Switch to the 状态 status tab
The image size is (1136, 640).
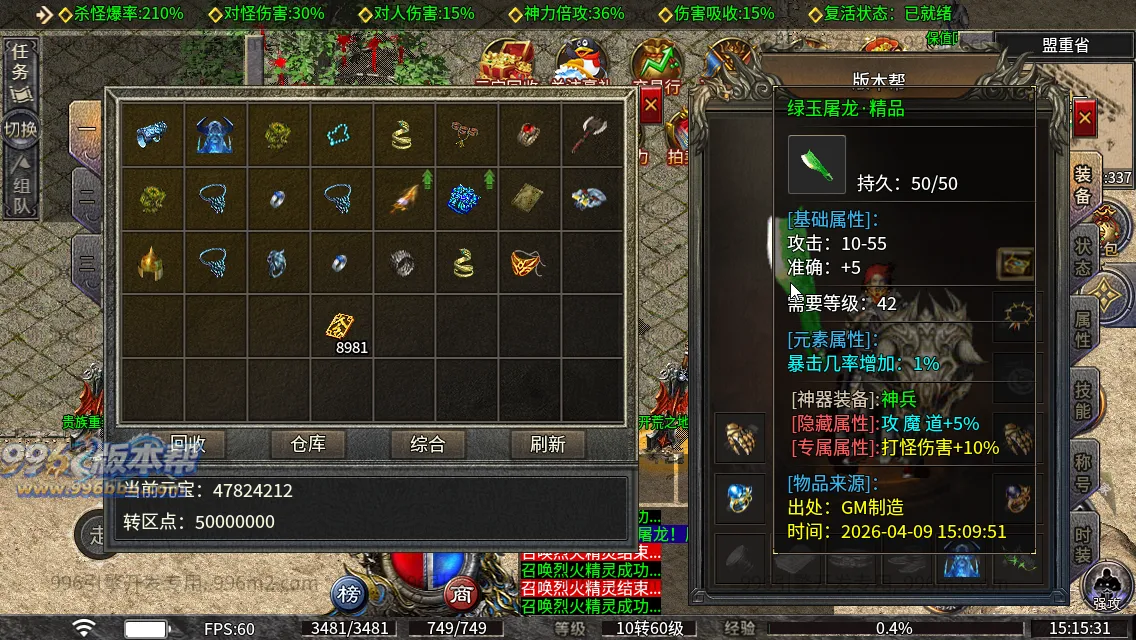(x=1083, y=256)
